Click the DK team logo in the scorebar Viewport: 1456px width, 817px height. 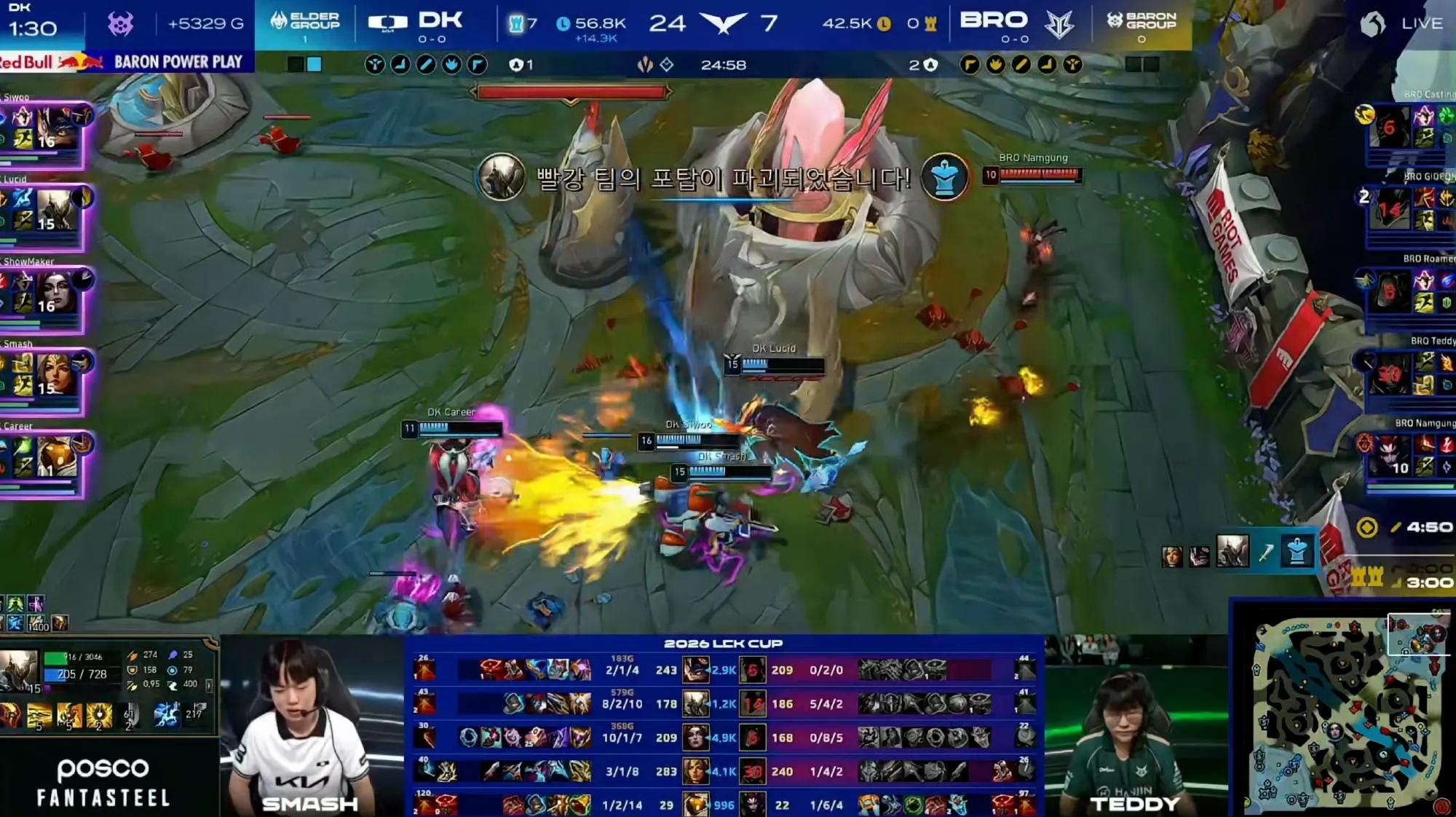pyautogui.click(x=387, y=23)
